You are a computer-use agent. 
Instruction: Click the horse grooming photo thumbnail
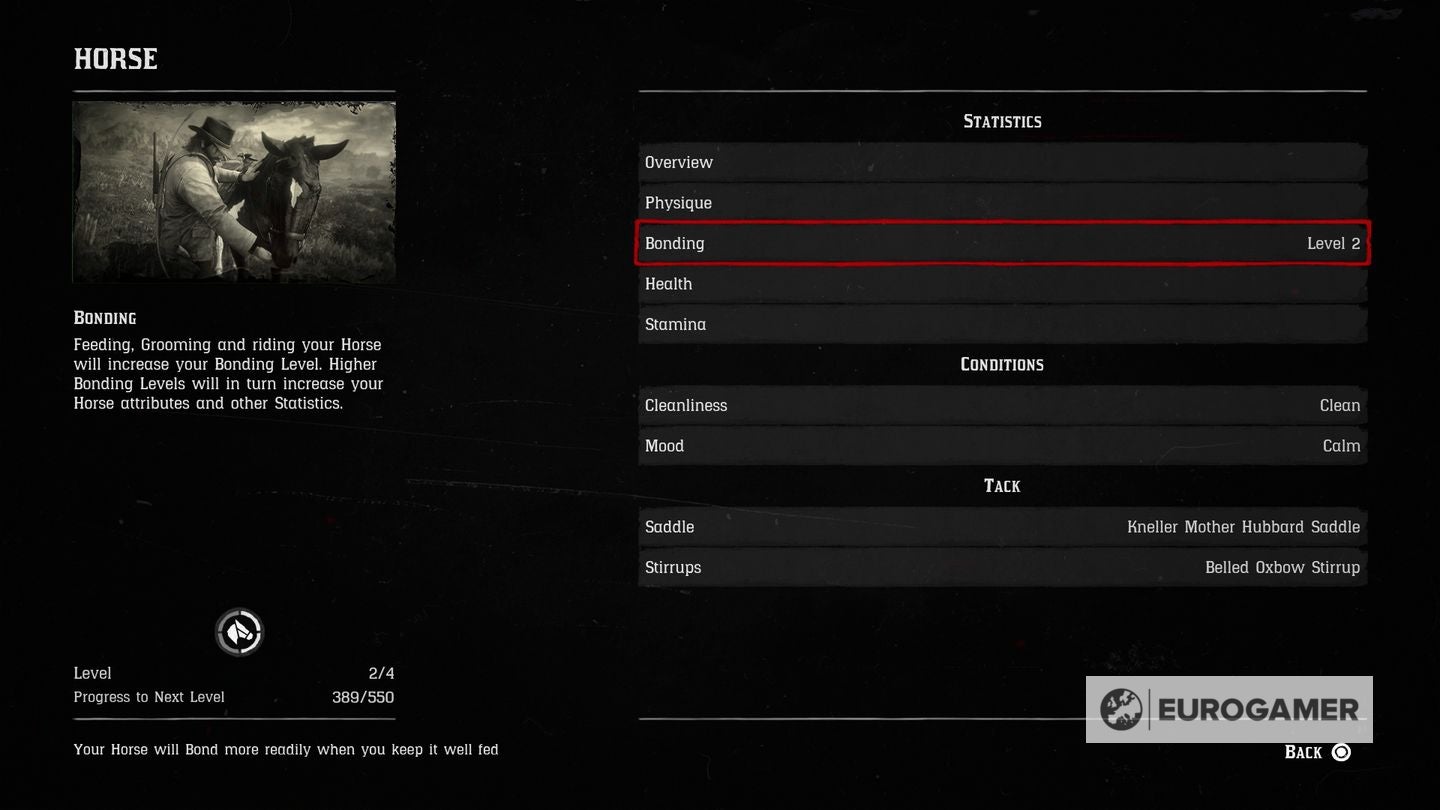(x=234, y=190)
